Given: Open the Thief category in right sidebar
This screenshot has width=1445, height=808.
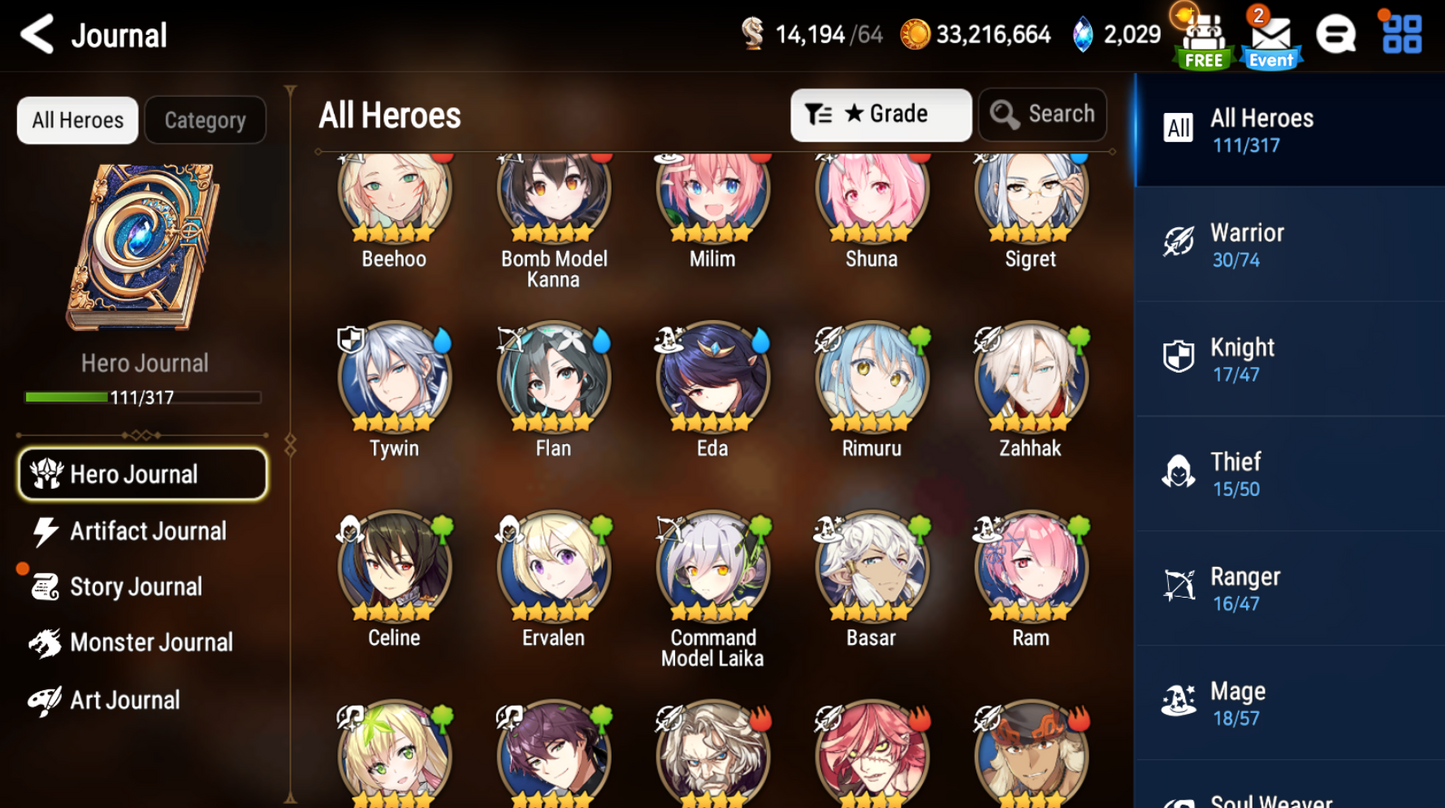Looking at the screenshot, I should point(1240,472).
